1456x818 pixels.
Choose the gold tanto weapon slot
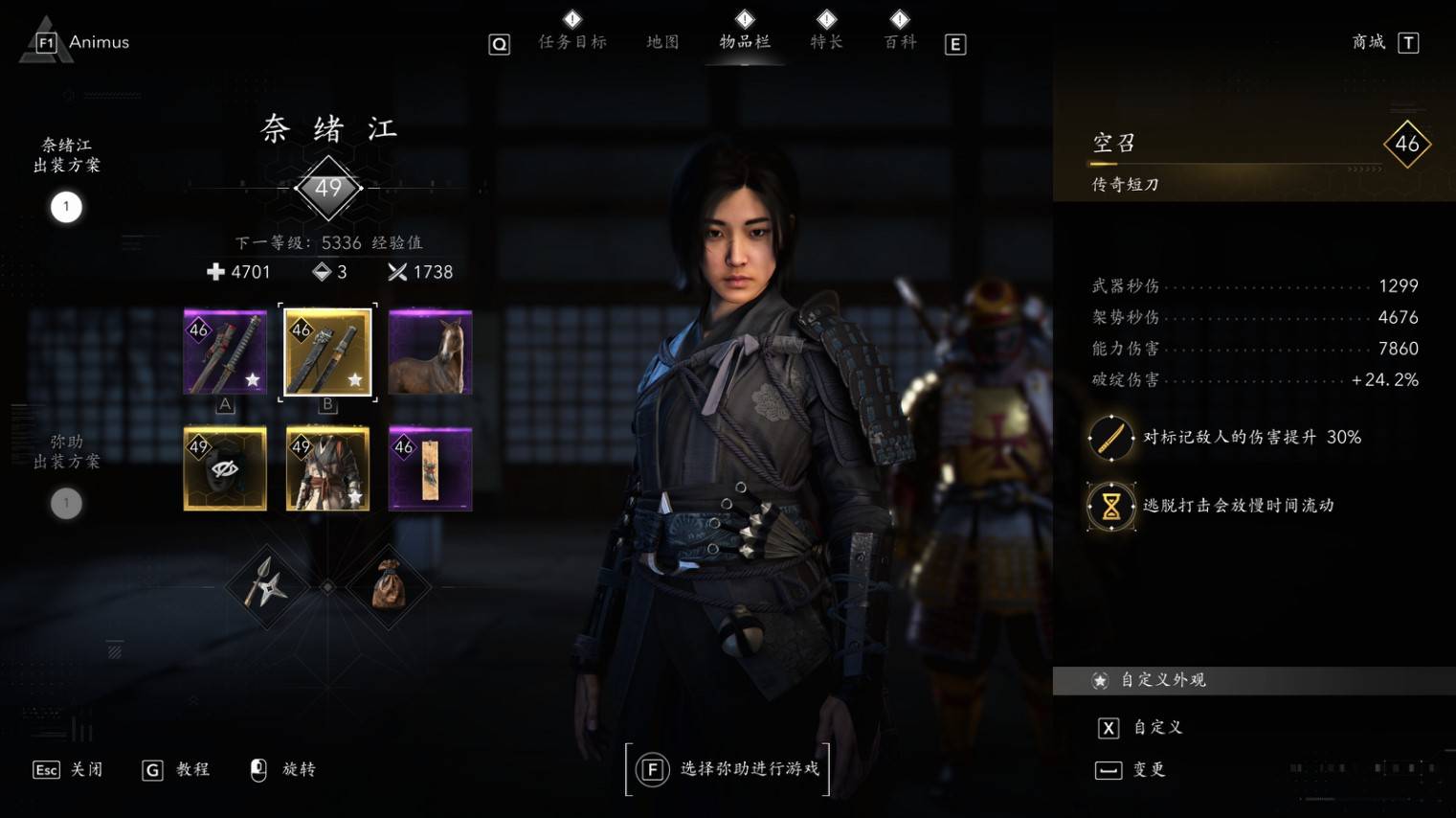point(327,352)
